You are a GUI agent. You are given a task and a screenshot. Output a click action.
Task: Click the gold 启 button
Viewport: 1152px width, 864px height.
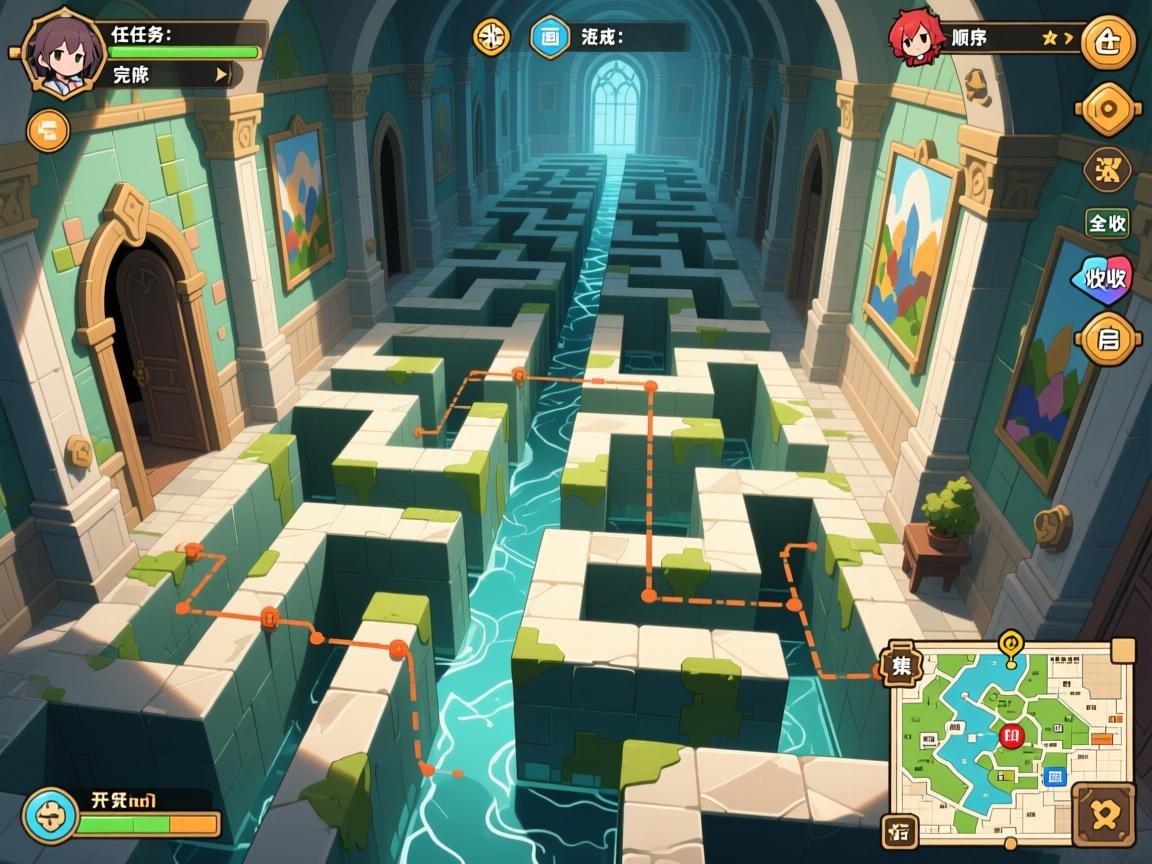1108,339
